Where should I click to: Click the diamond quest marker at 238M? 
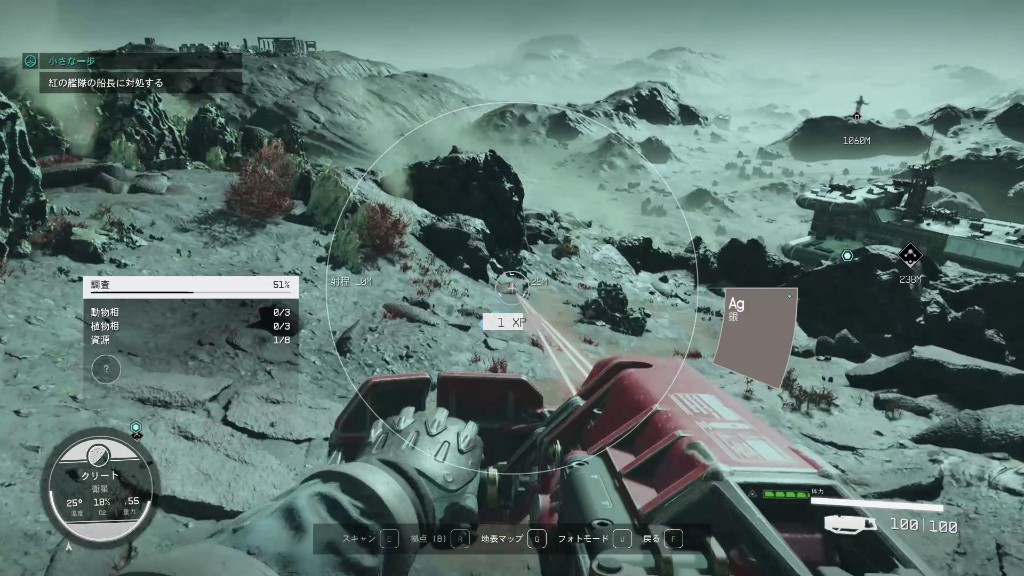click(x=908, y=256)
